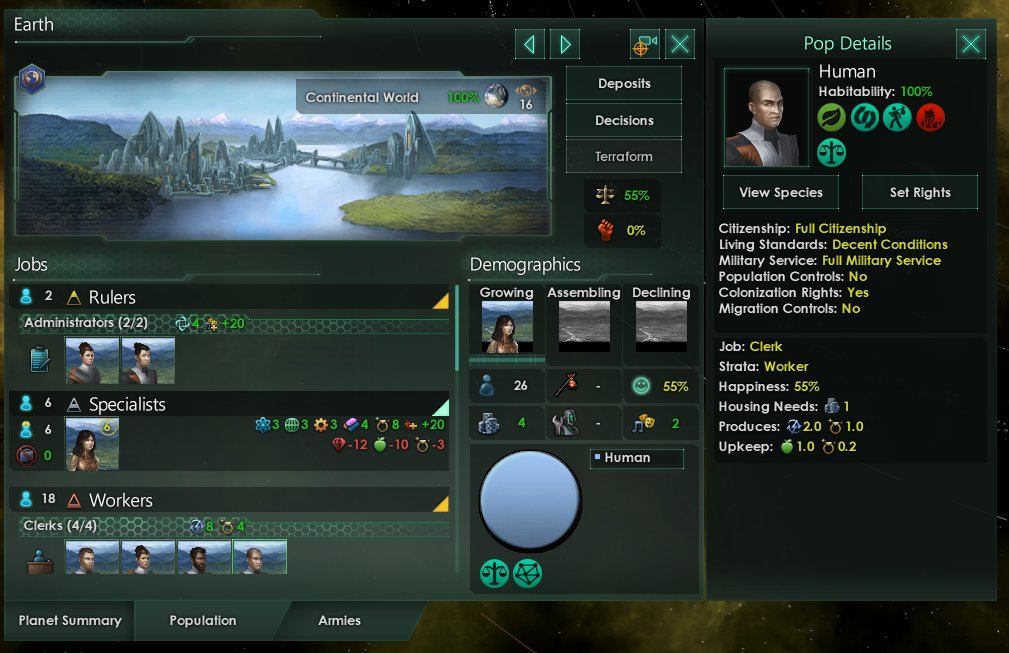Close the Earth planet window

click(680, 44)
